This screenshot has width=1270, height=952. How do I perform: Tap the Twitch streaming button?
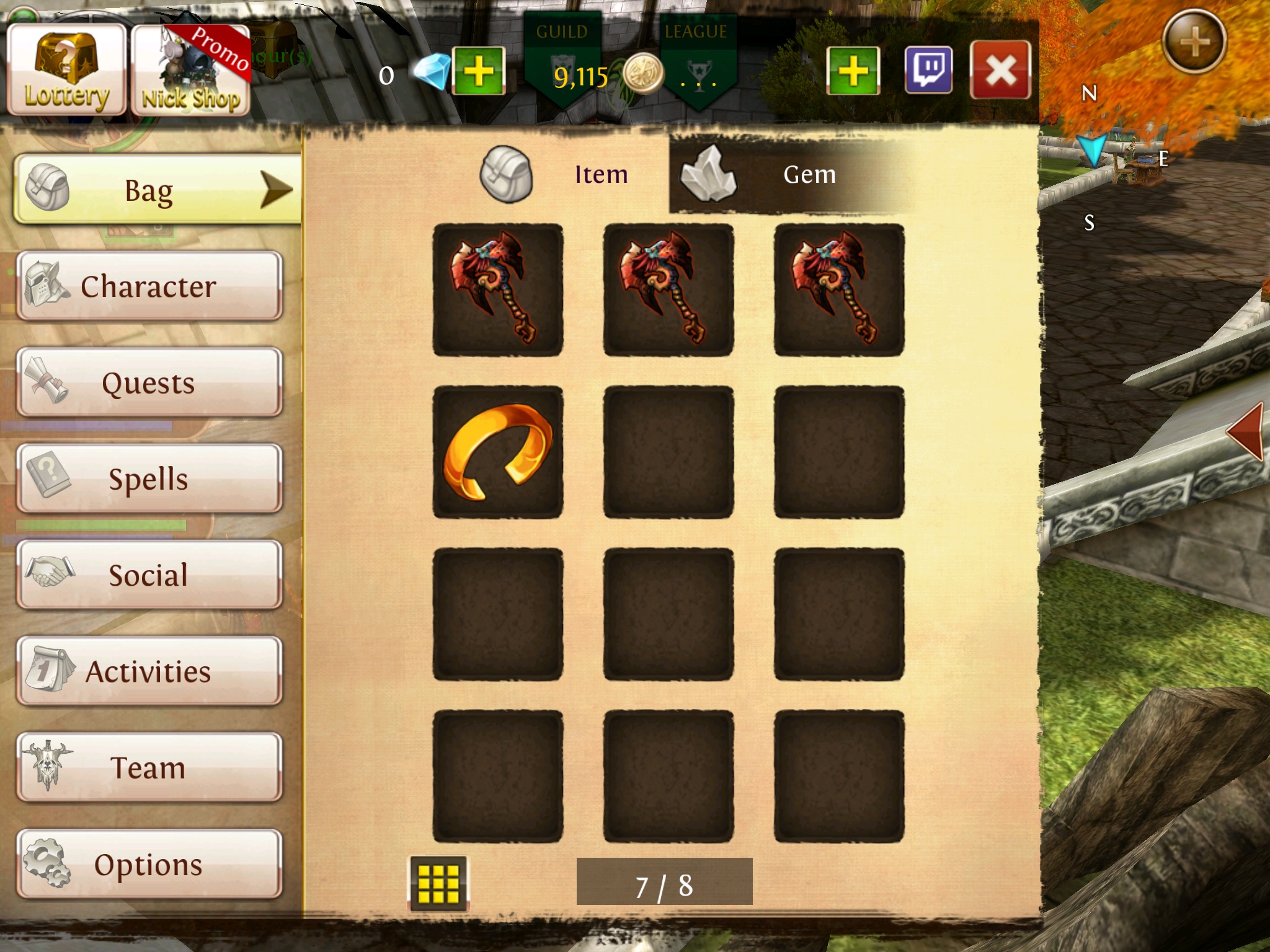[x=928, y=71]
